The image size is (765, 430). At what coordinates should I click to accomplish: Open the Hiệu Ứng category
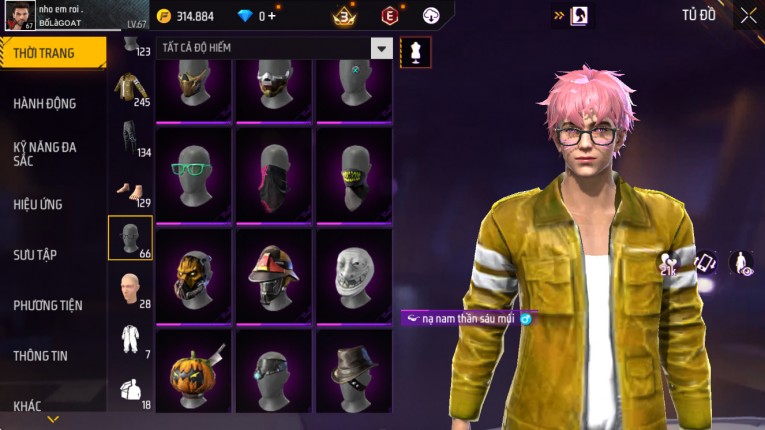[x=38, y=204]
